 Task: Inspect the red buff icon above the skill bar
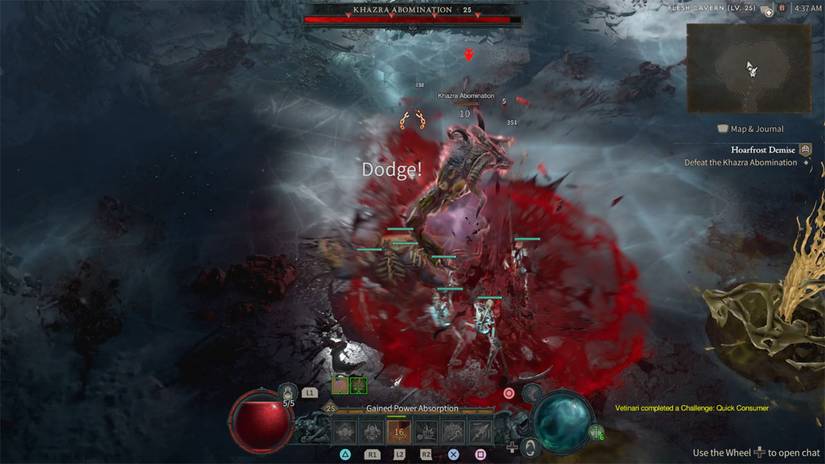point(340,384)
